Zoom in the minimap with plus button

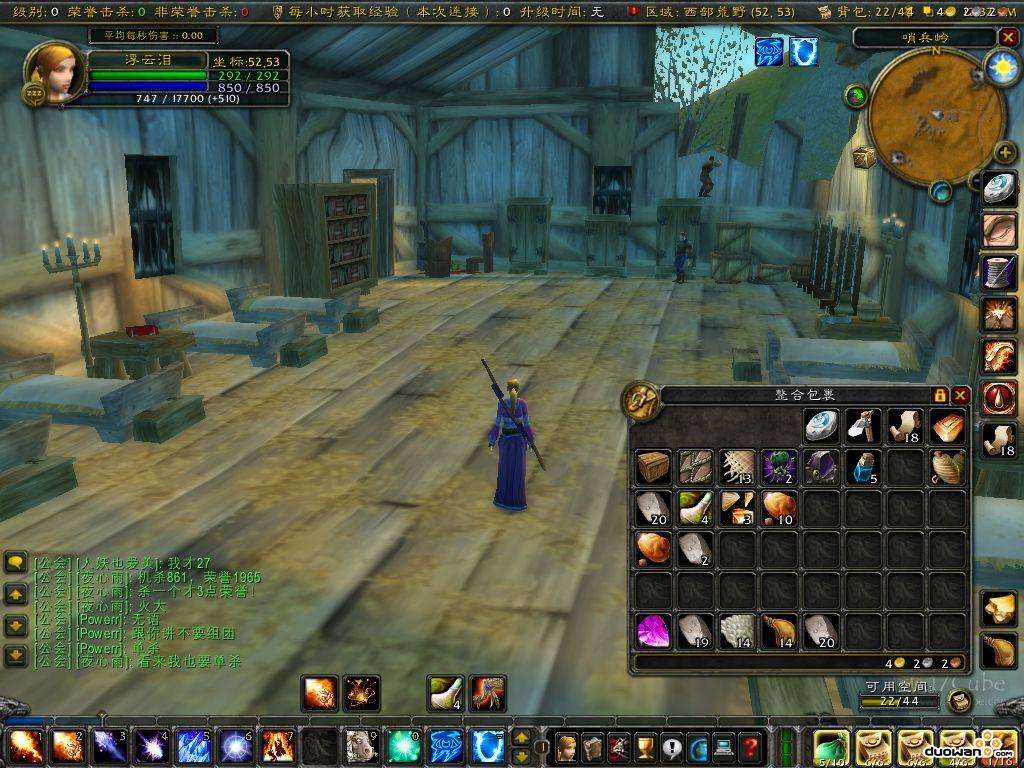point(1004,153)
